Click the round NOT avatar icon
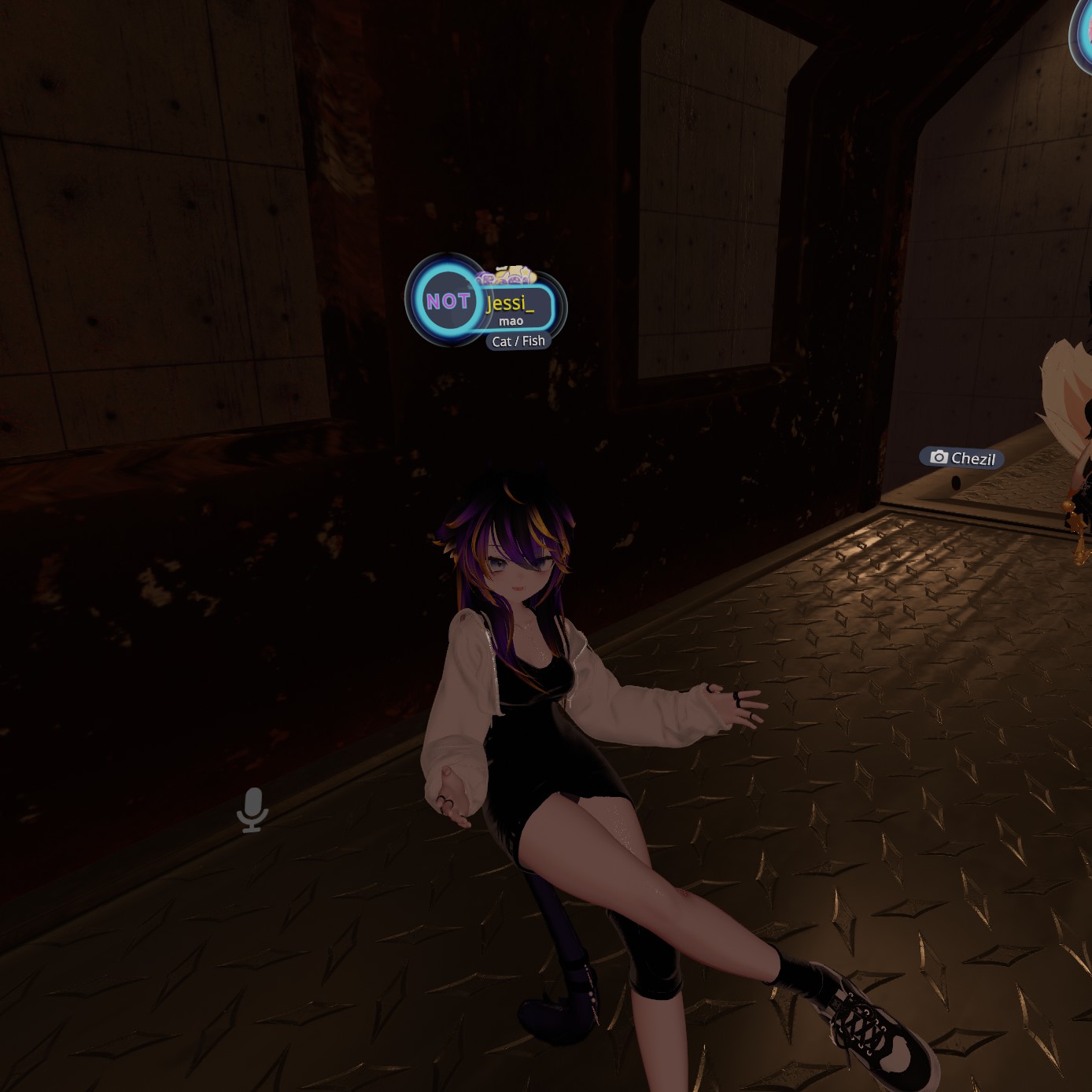Image resolution: width=1092 pixels, height=1092 pixels. click(447, 301)
